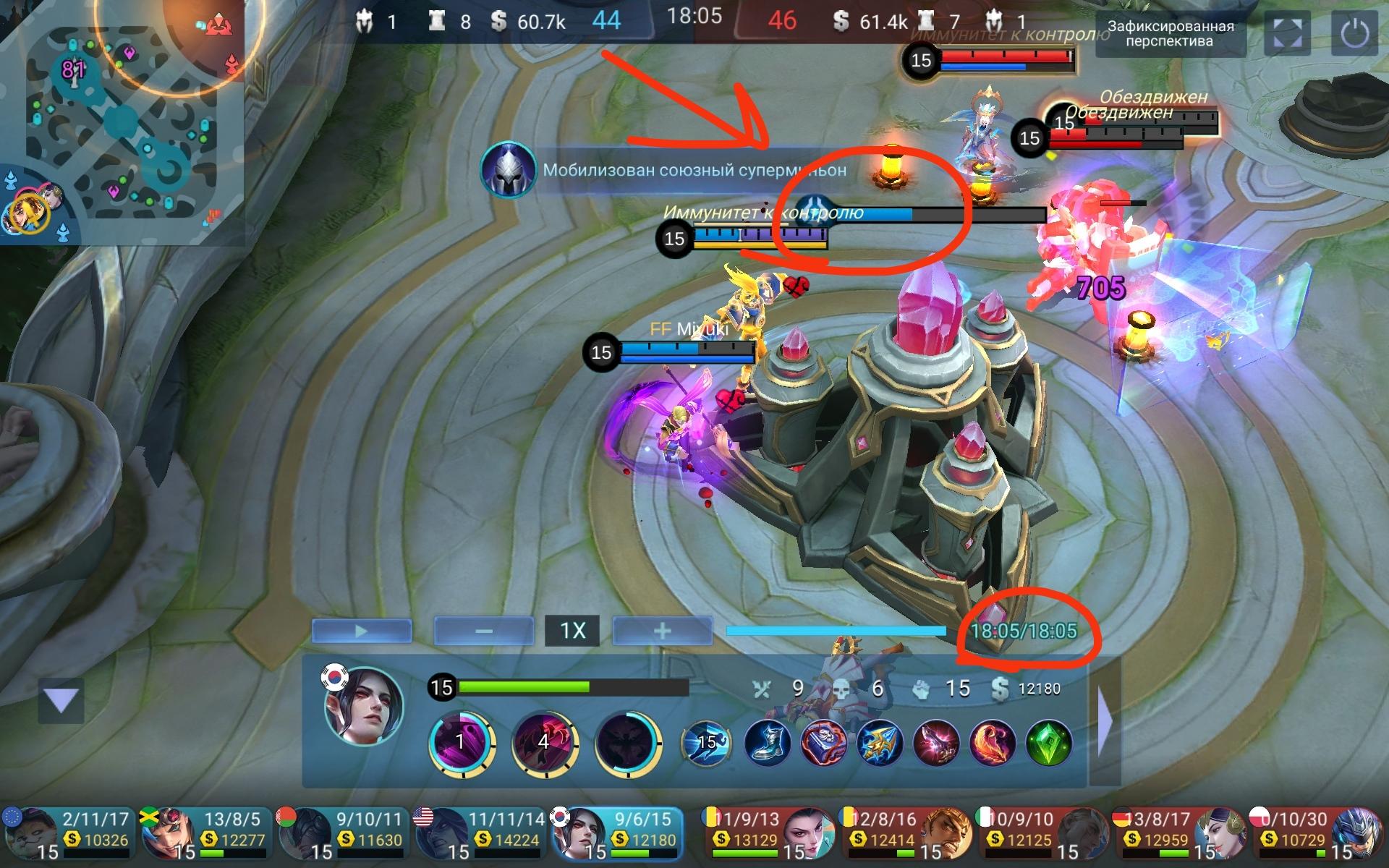
Task: Click the minus button to slow replay speed
Action: pos(483,630)
